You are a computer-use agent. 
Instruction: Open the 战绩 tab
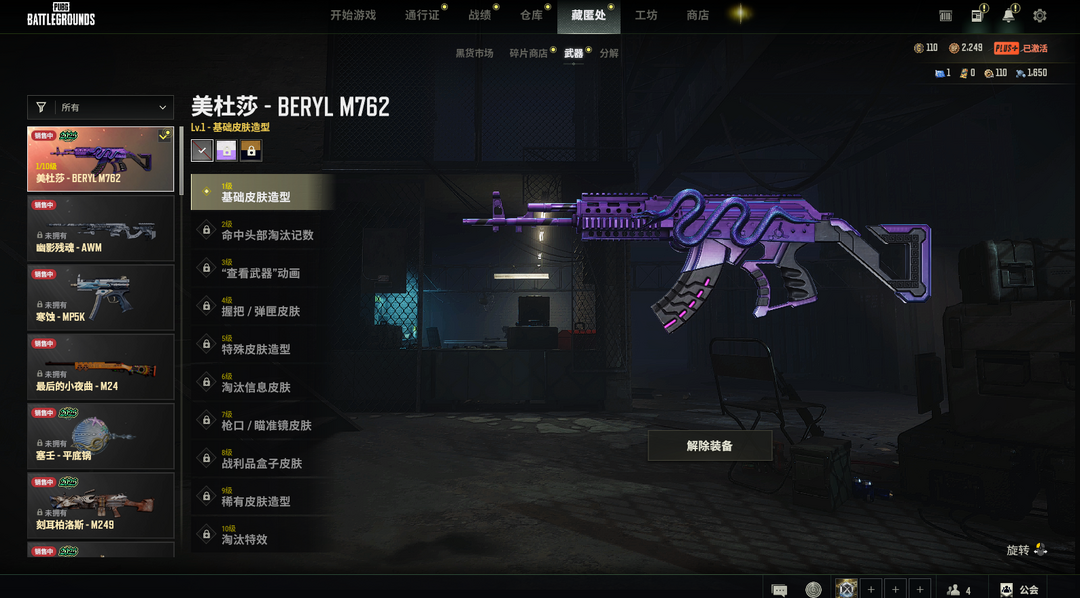(479, 15)
